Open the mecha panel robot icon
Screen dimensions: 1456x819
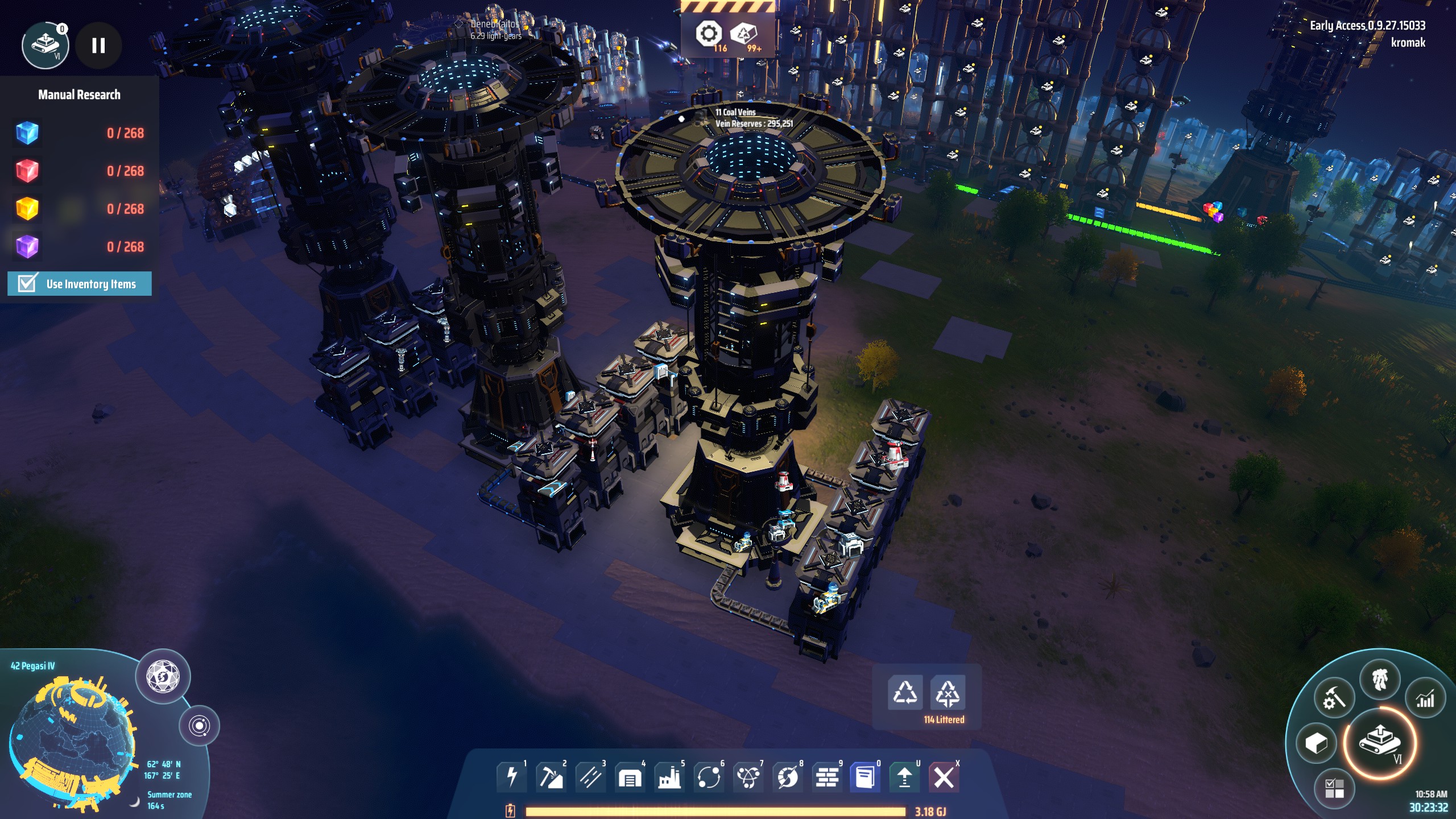pos(1380,680)
